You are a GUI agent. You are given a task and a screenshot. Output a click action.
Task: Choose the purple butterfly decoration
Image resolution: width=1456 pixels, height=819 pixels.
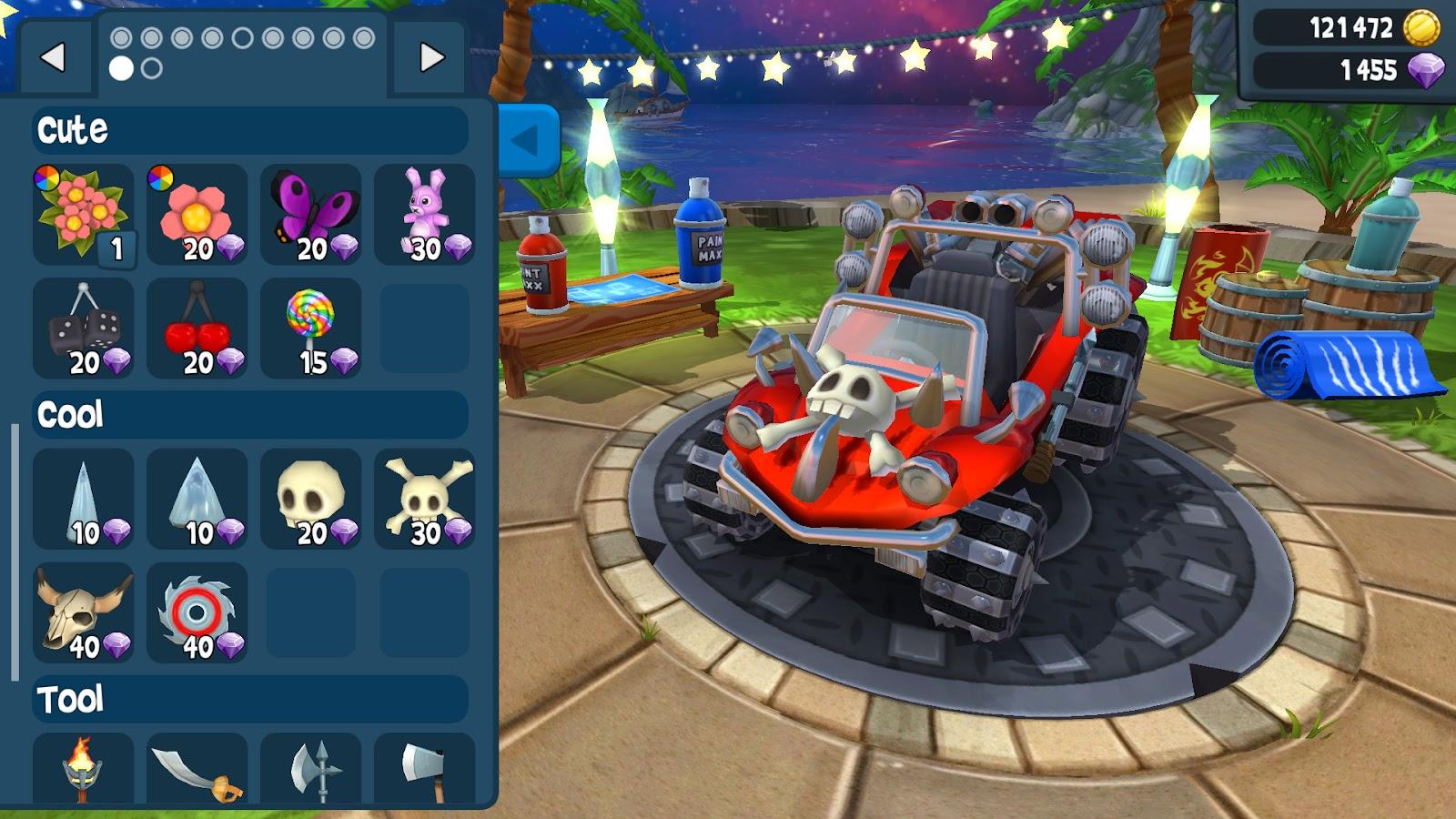[x=310, y=215]
